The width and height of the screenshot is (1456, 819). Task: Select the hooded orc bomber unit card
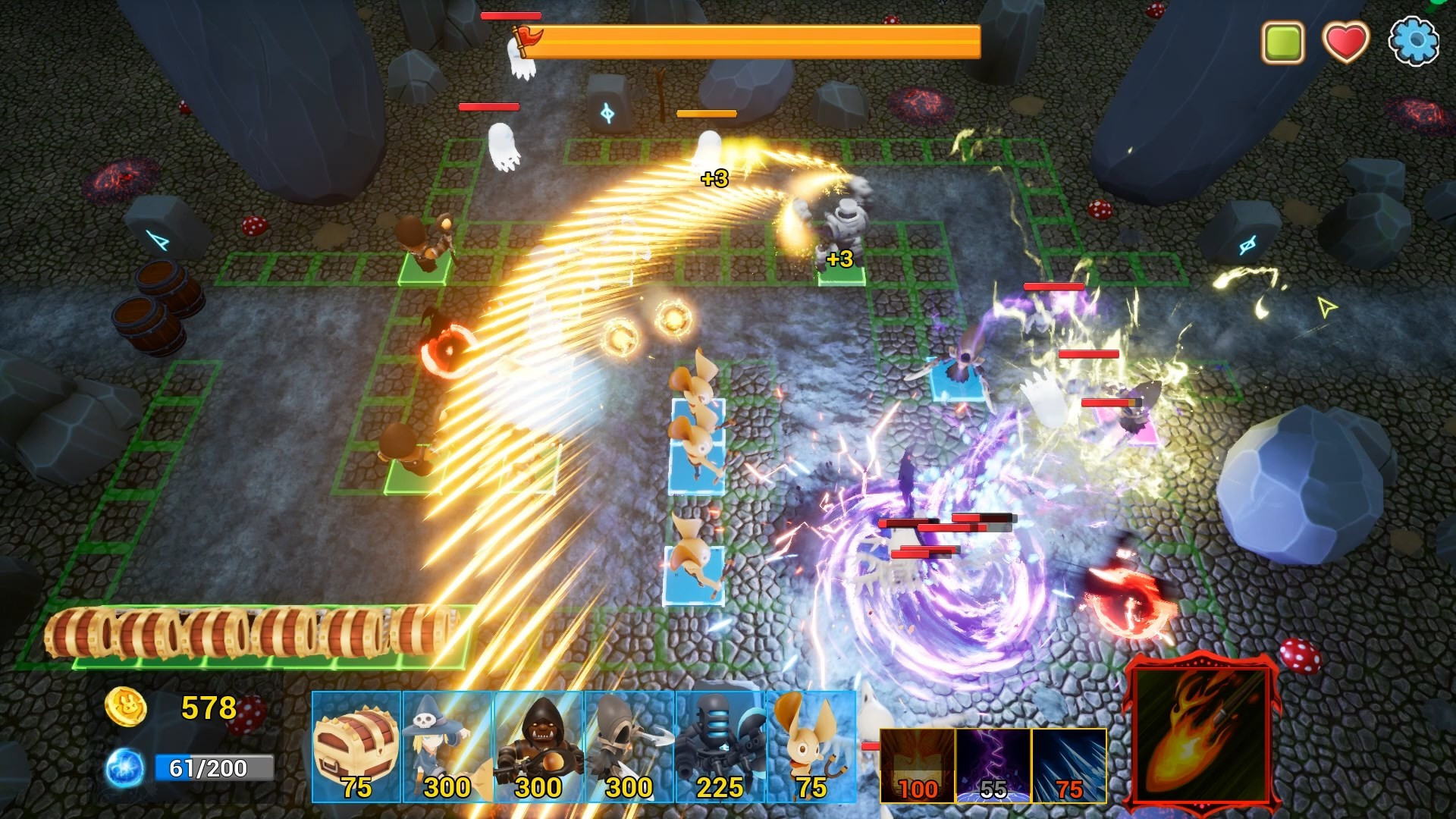pos(538,747)
